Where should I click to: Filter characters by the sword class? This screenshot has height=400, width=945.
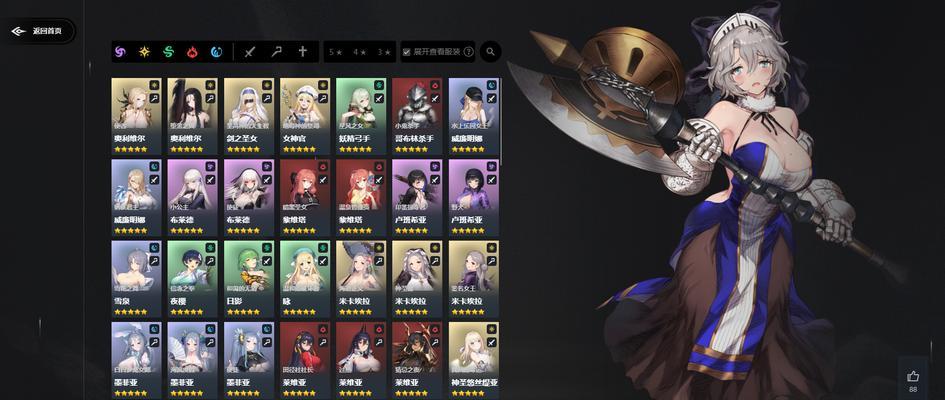[x=251, y=51]
